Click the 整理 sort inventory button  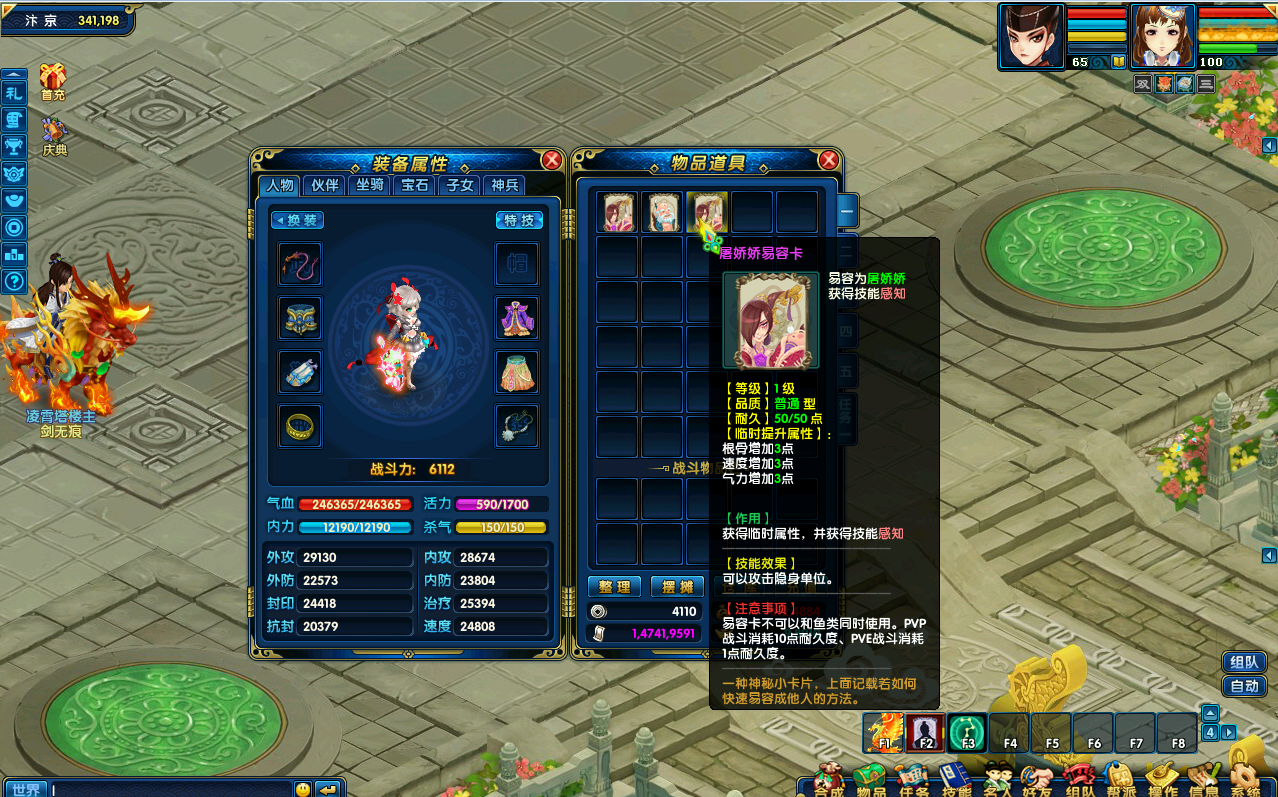coord(614,587)
